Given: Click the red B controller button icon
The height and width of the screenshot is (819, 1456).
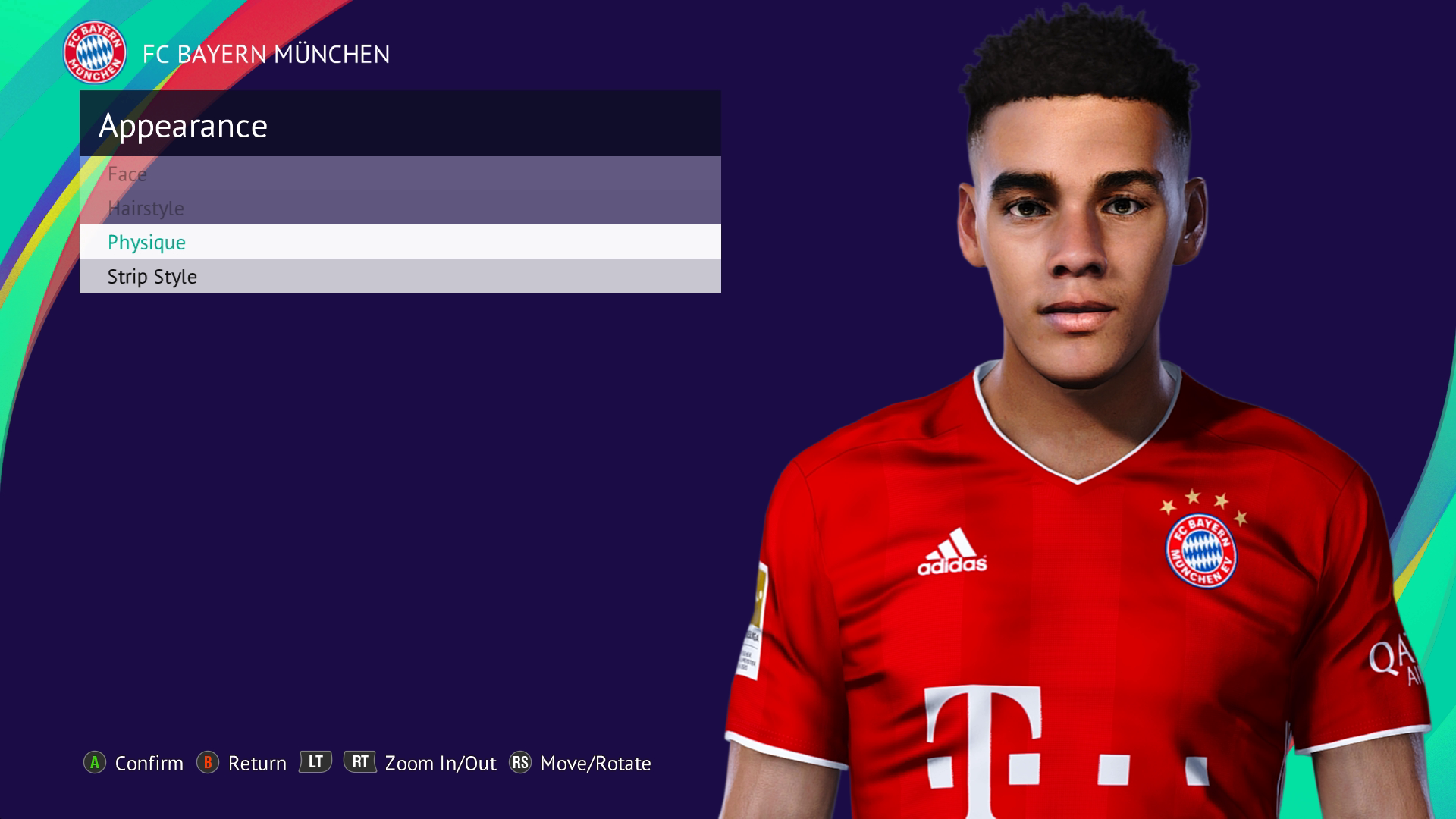Looking at the screenshot, I should click(x=208, y=764).
